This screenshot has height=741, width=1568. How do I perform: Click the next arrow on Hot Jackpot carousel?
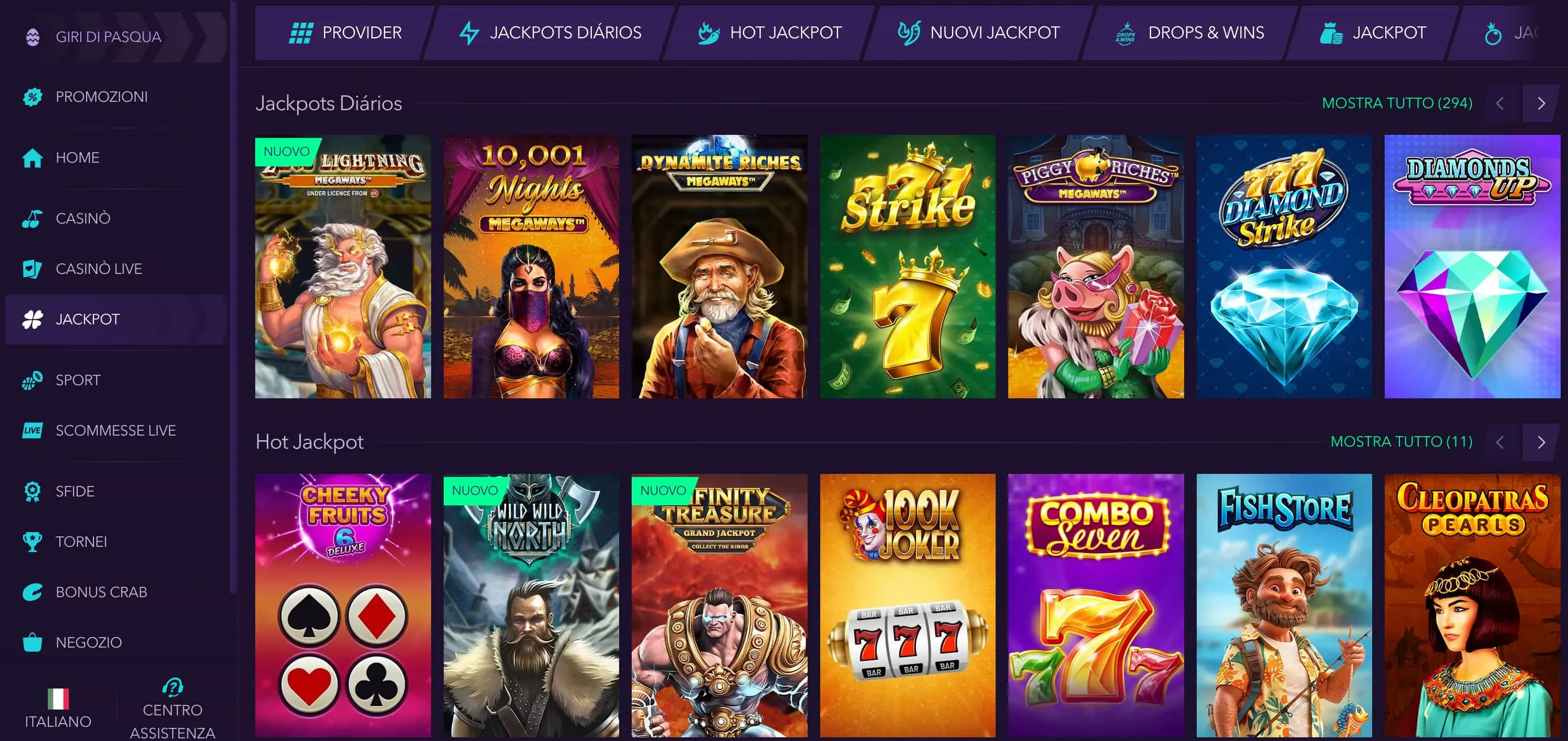1541,442
